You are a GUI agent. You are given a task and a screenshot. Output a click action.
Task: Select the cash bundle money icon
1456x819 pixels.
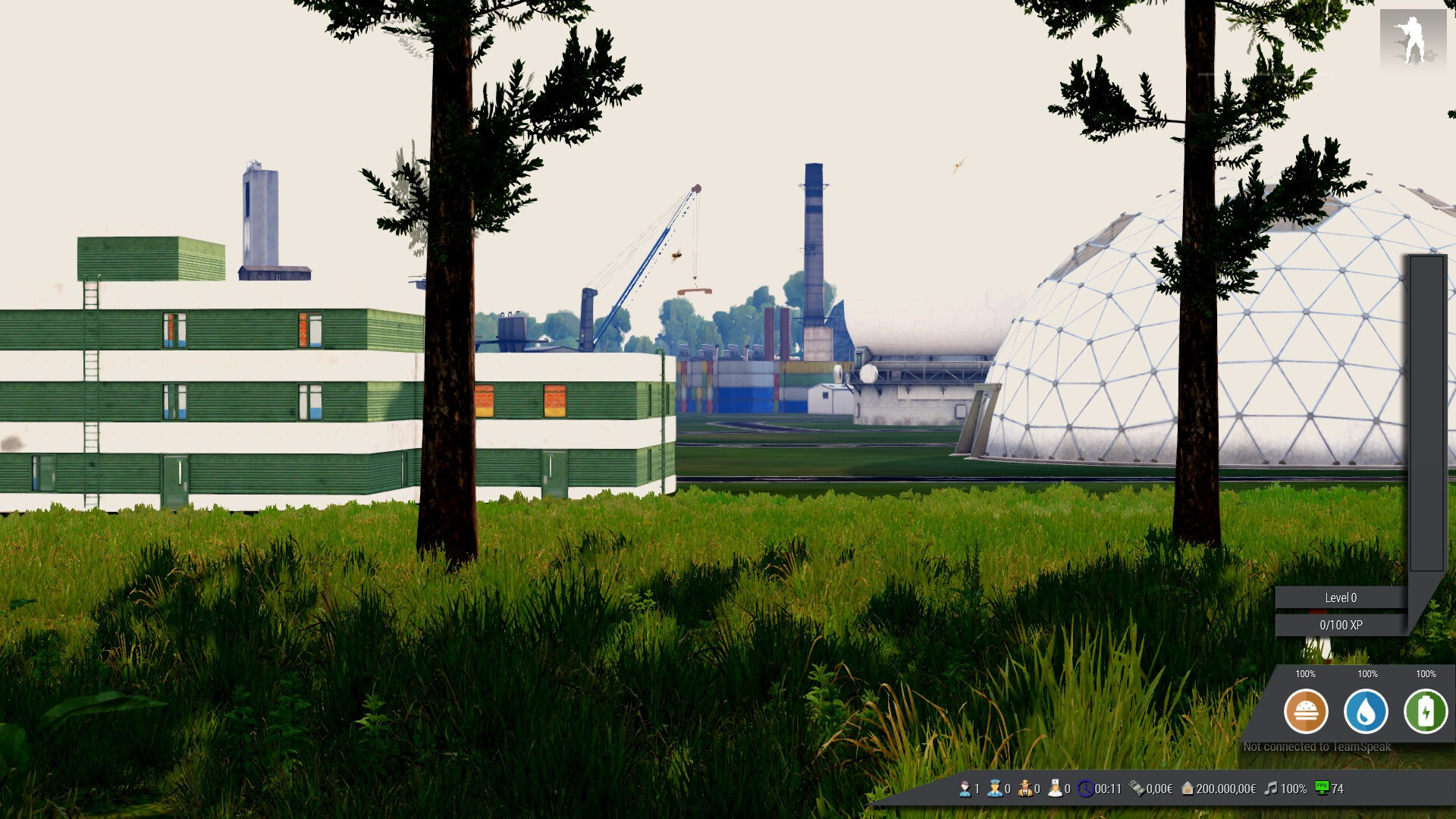(1137, 789)
